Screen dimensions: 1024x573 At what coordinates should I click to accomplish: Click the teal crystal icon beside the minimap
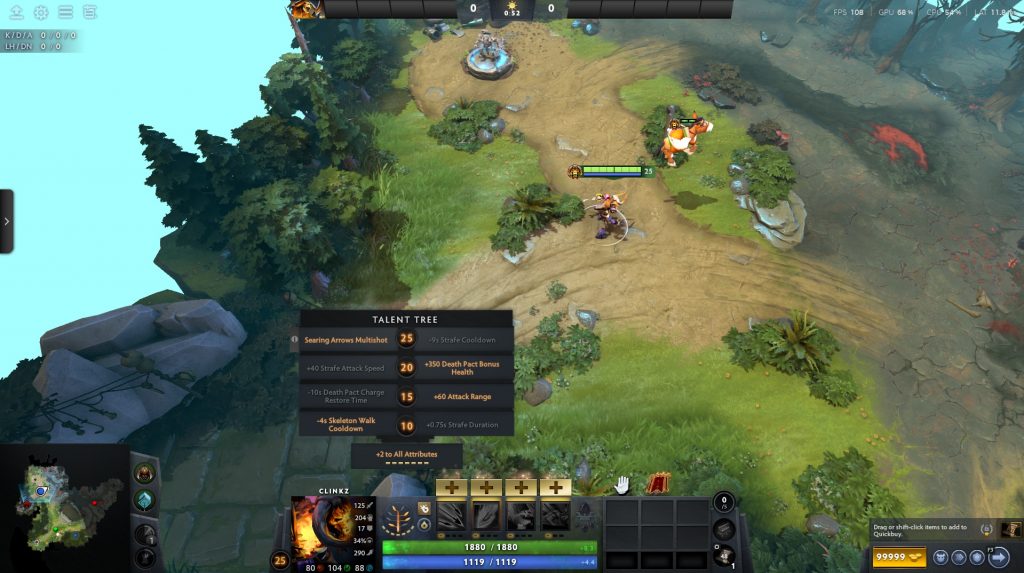145,500
